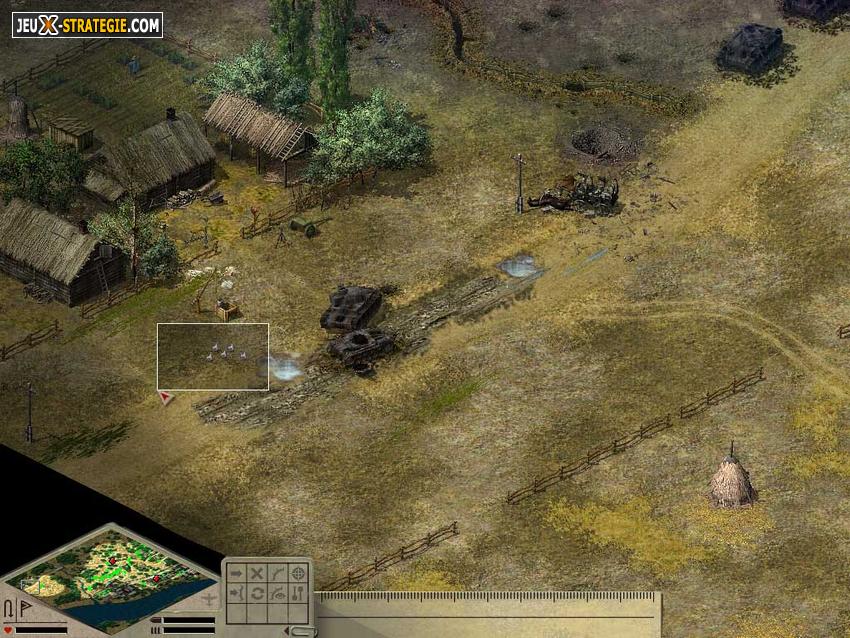
Task: Select the infantry squad in selection box
Action: pos(223,350)
